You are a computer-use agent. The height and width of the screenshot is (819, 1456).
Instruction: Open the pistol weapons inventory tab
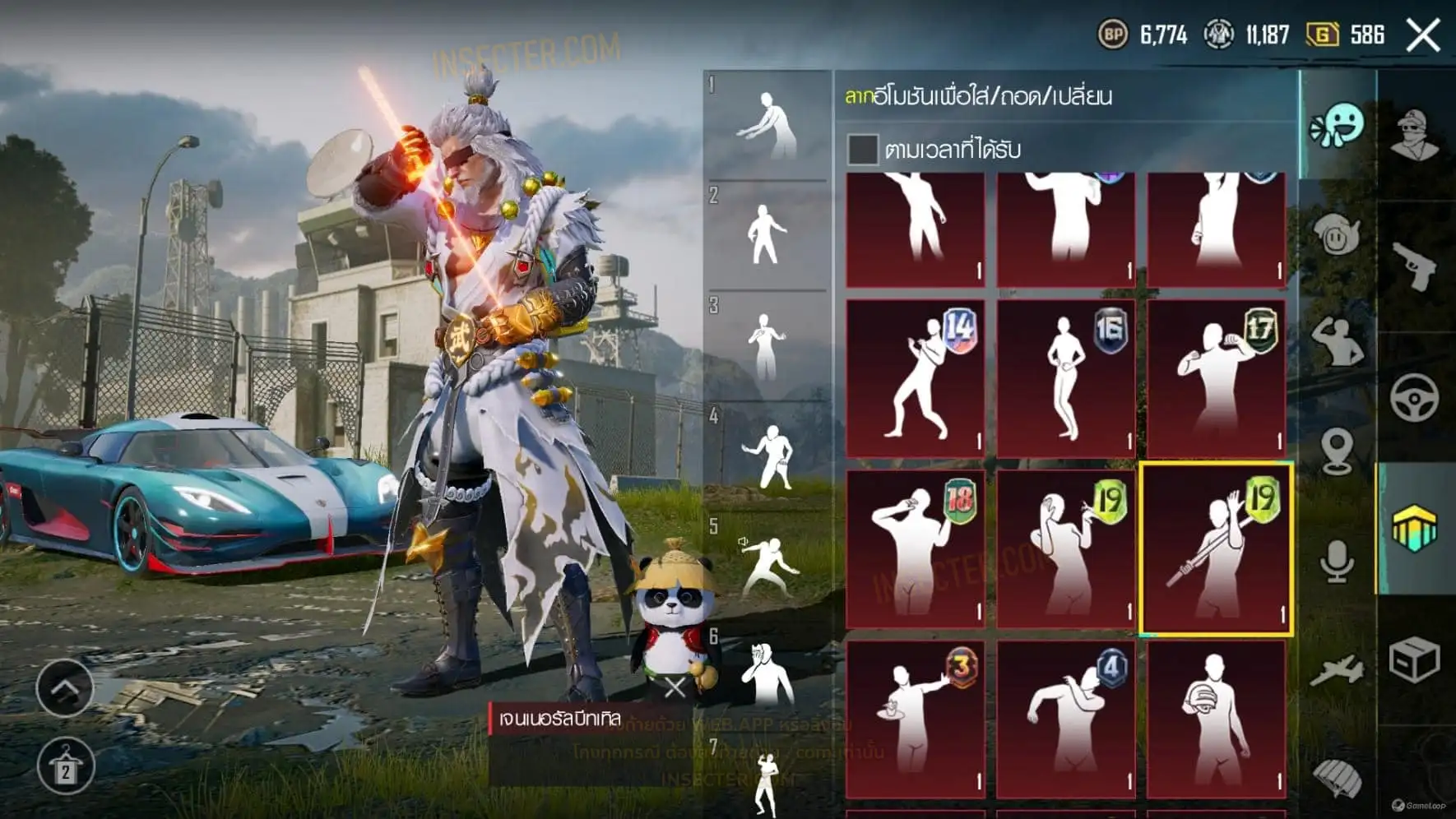pos(1415,265)
